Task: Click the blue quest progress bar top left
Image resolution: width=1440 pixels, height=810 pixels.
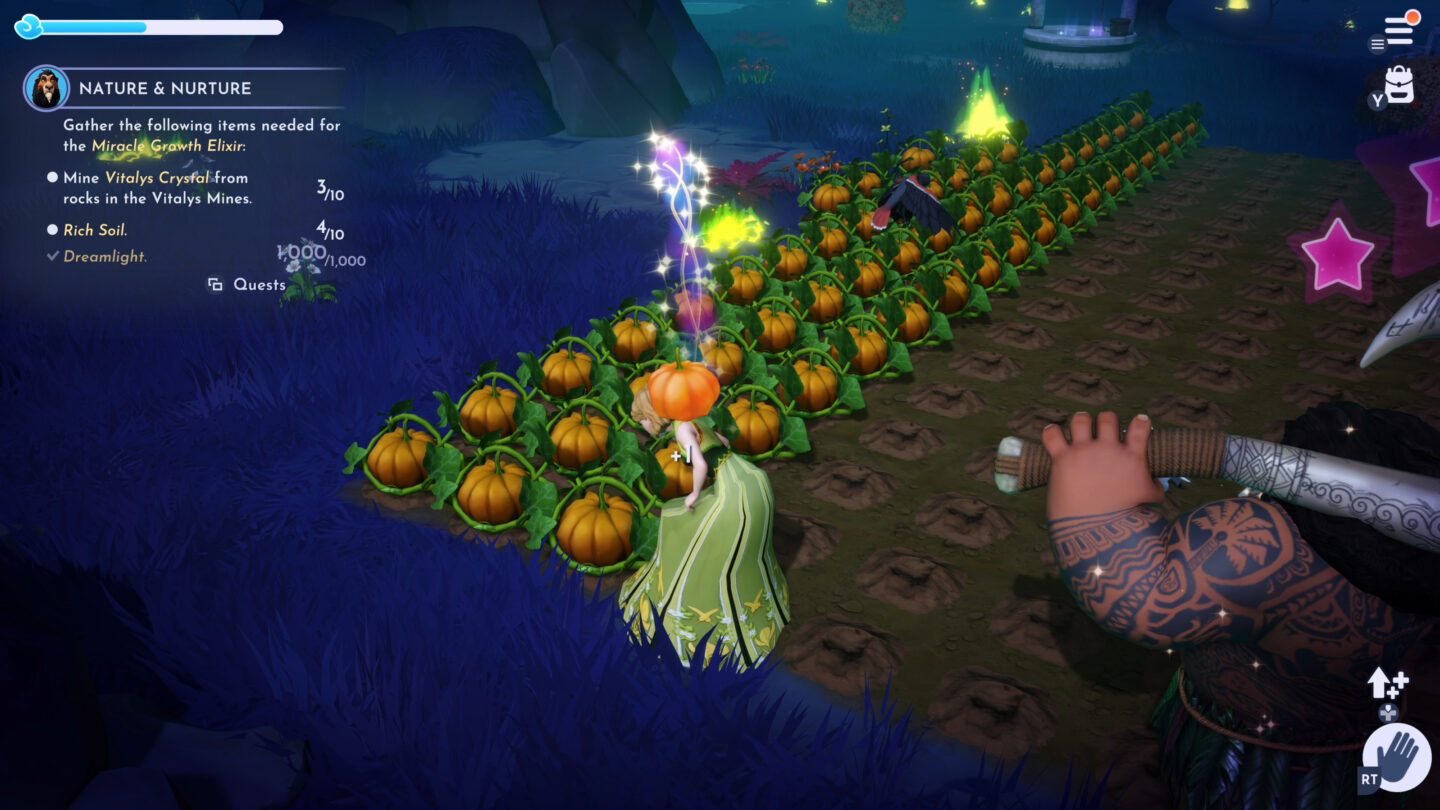Action: (x=150, y=27)
